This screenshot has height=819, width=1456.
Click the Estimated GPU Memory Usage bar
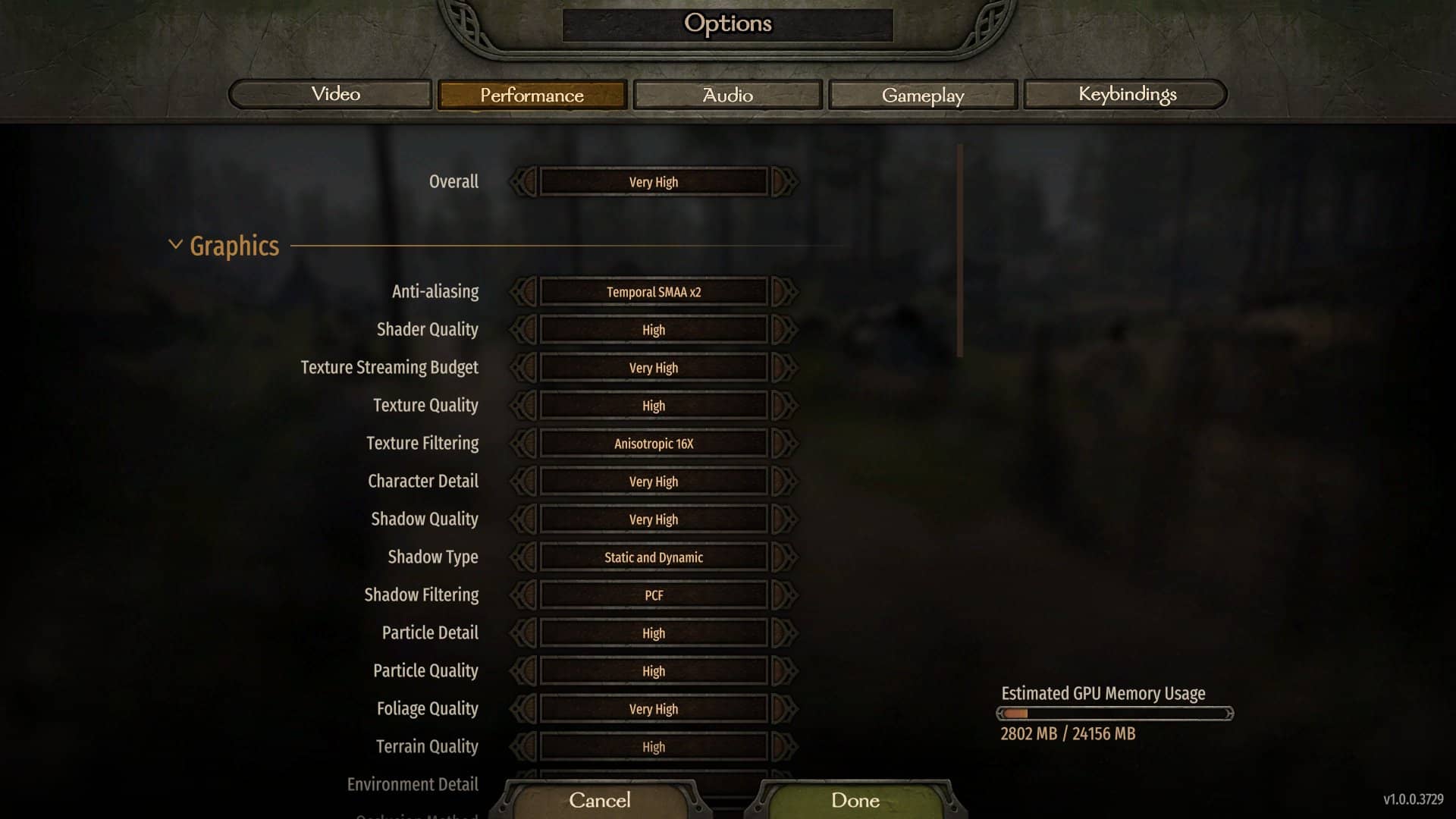pos(1115,713)
